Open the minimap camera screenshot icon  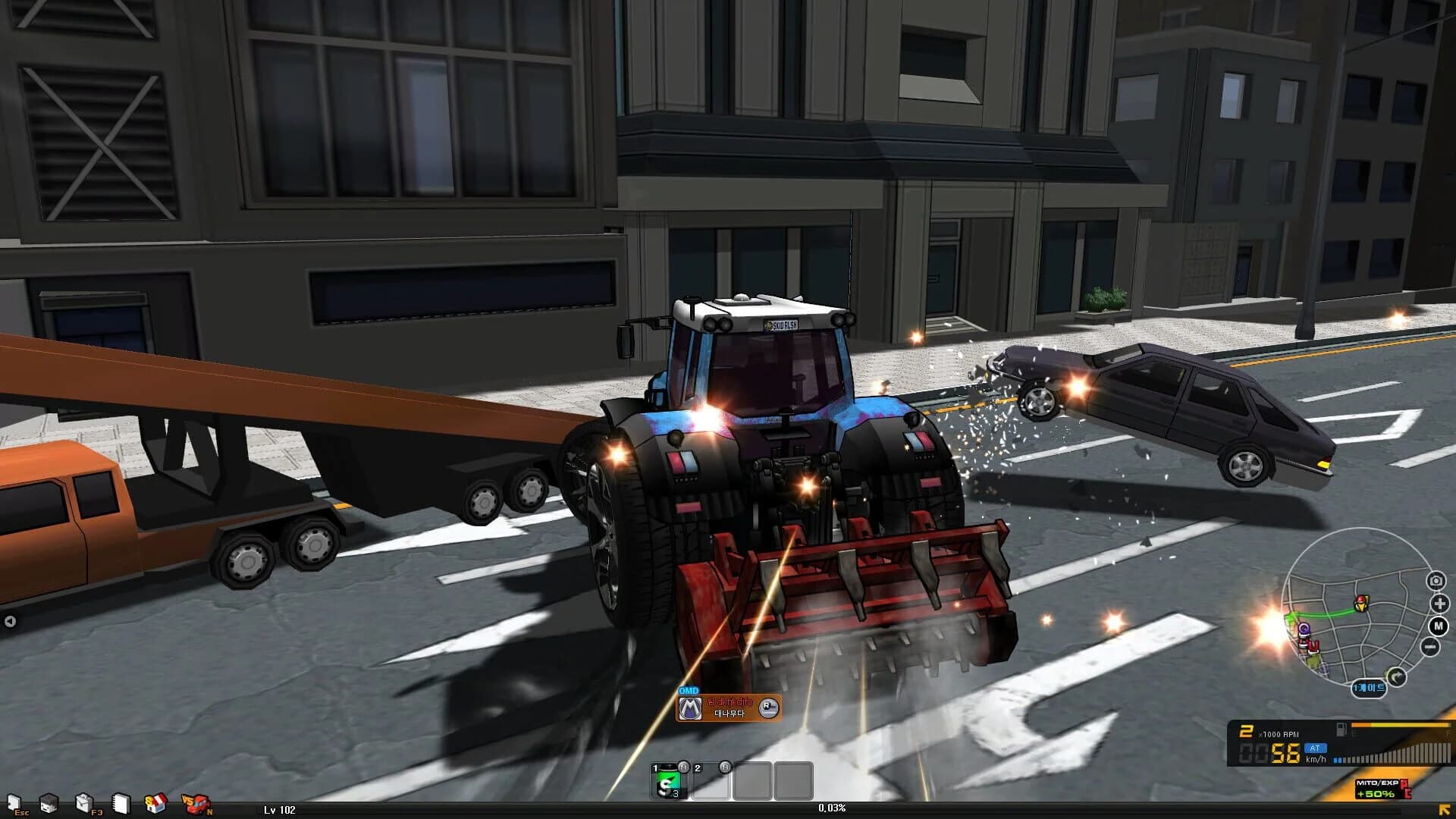click(x=1436, y=580)
